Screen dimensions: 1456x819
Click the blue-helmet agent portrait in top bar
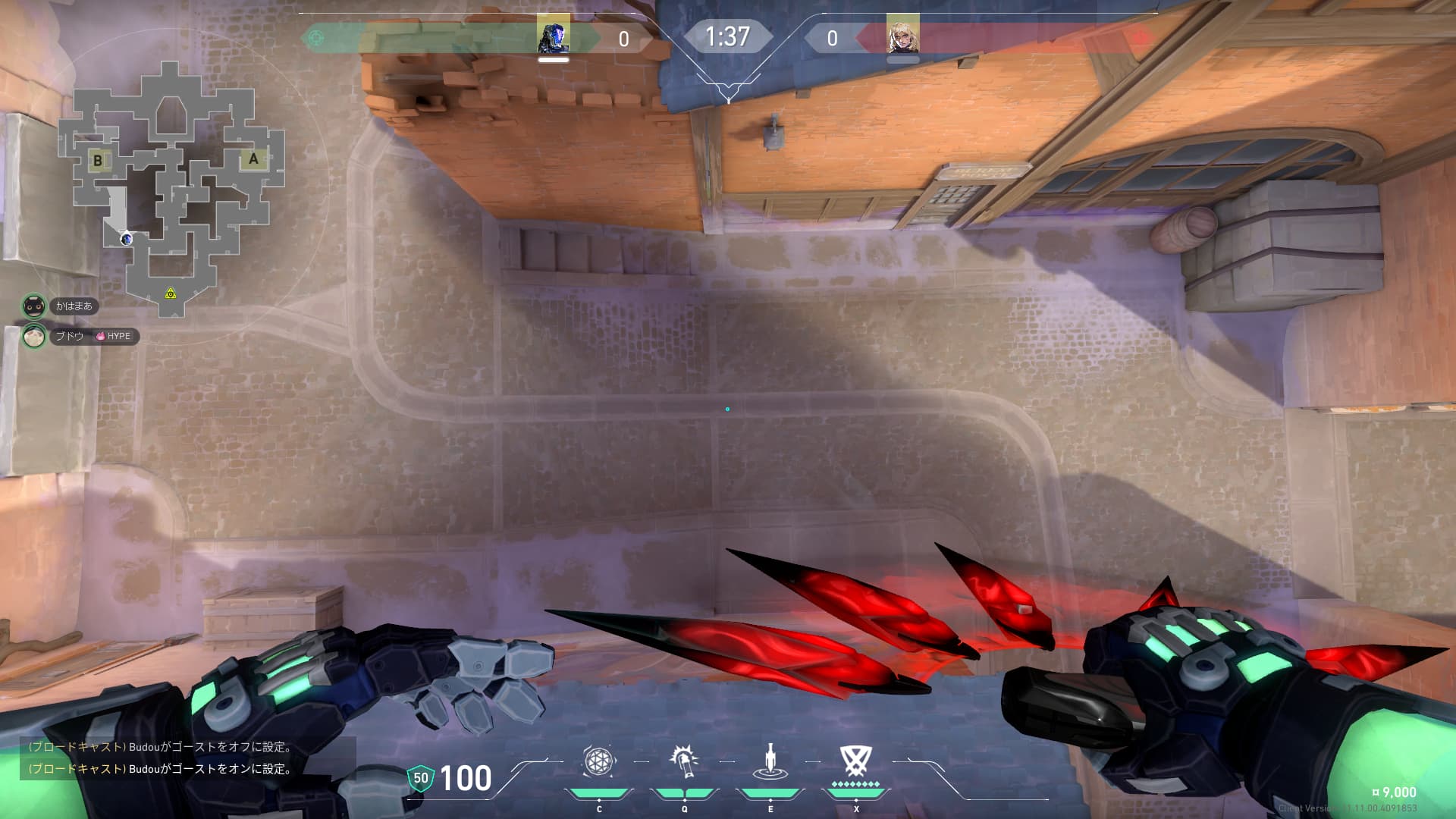coord(553,35)
